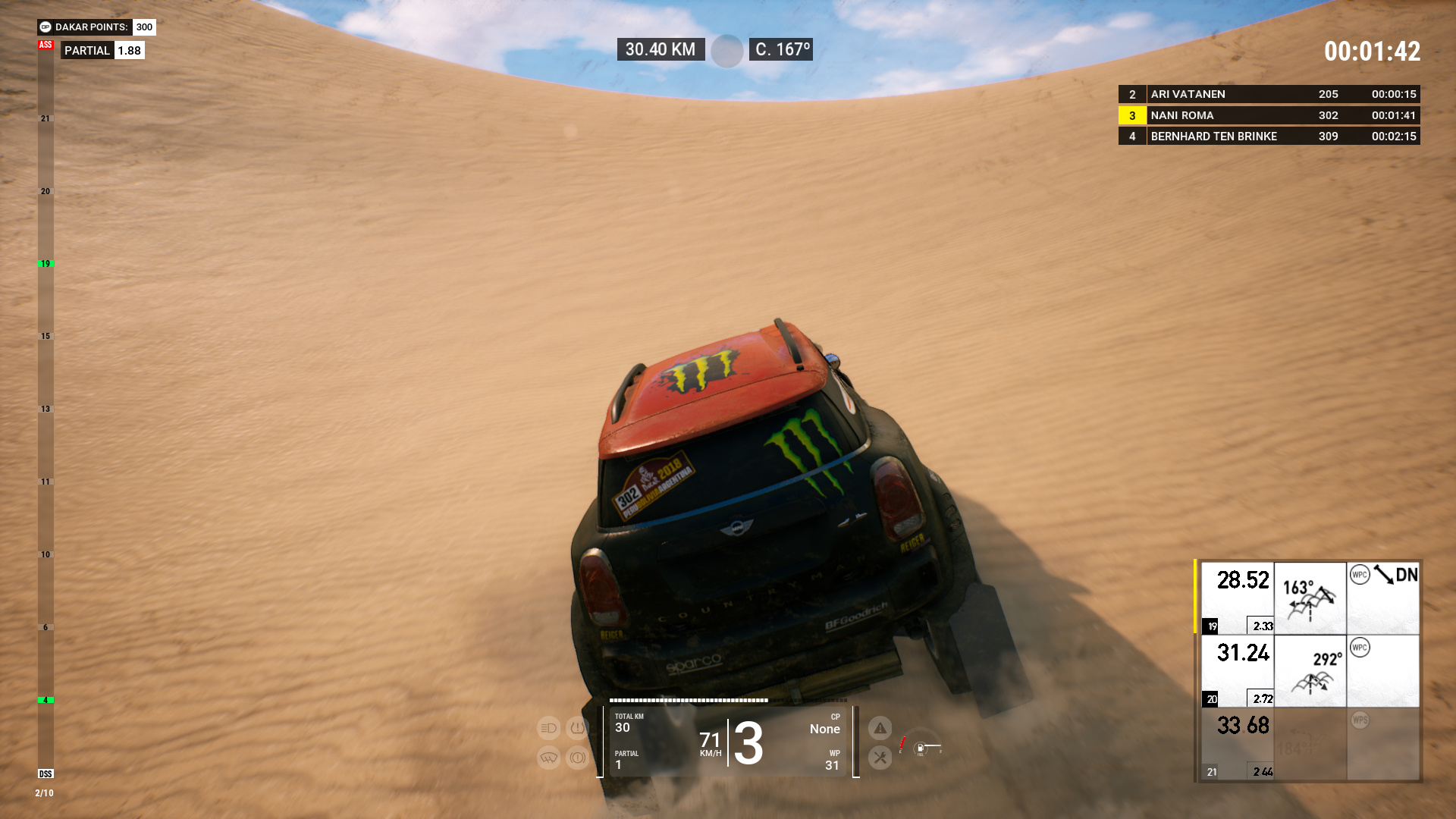1456x819 pixels.
Task: Click the 163° dune direction diagram
Action: (x=1310, y=598)
